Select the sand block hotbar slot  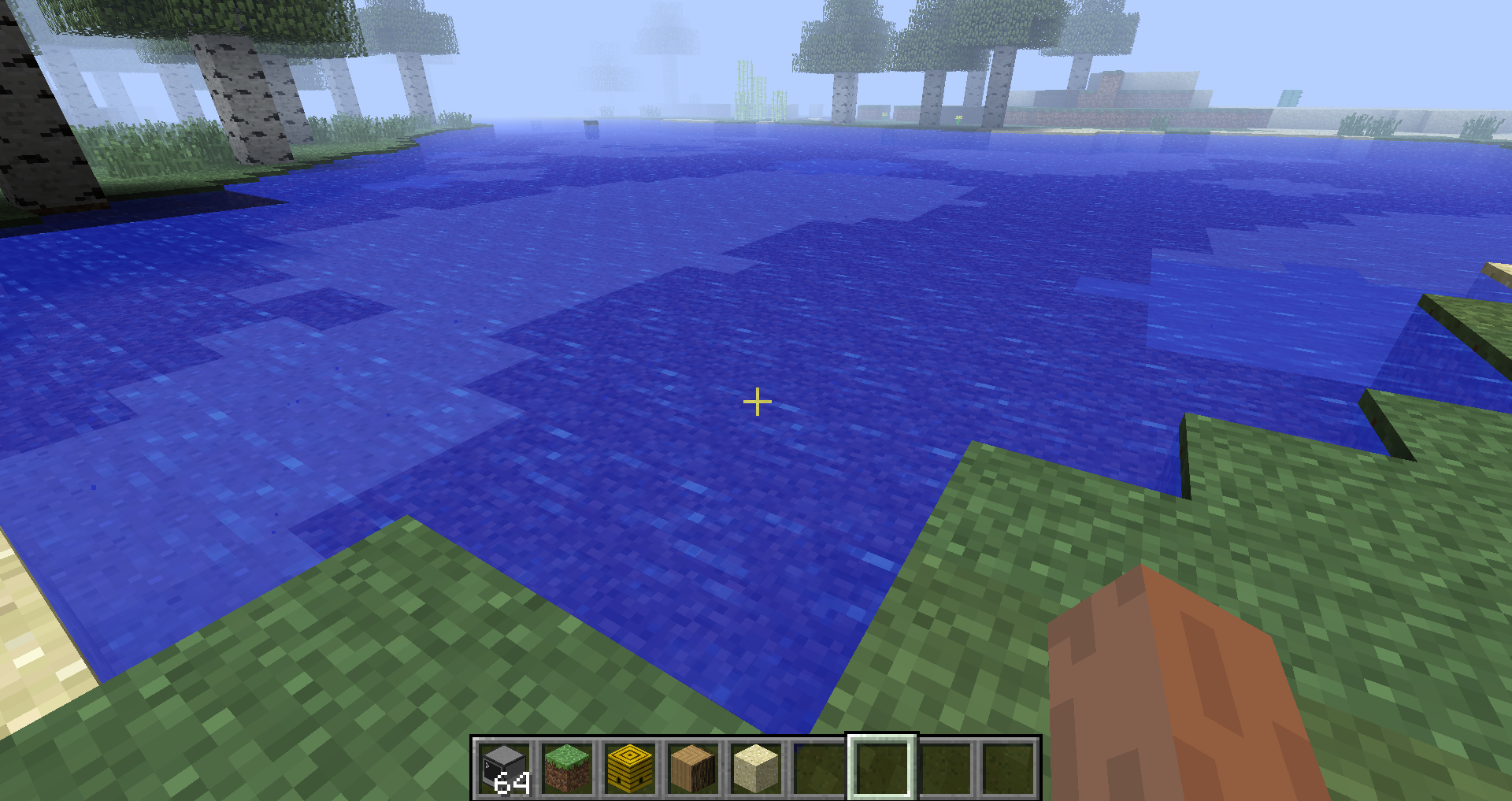(756, 768)
